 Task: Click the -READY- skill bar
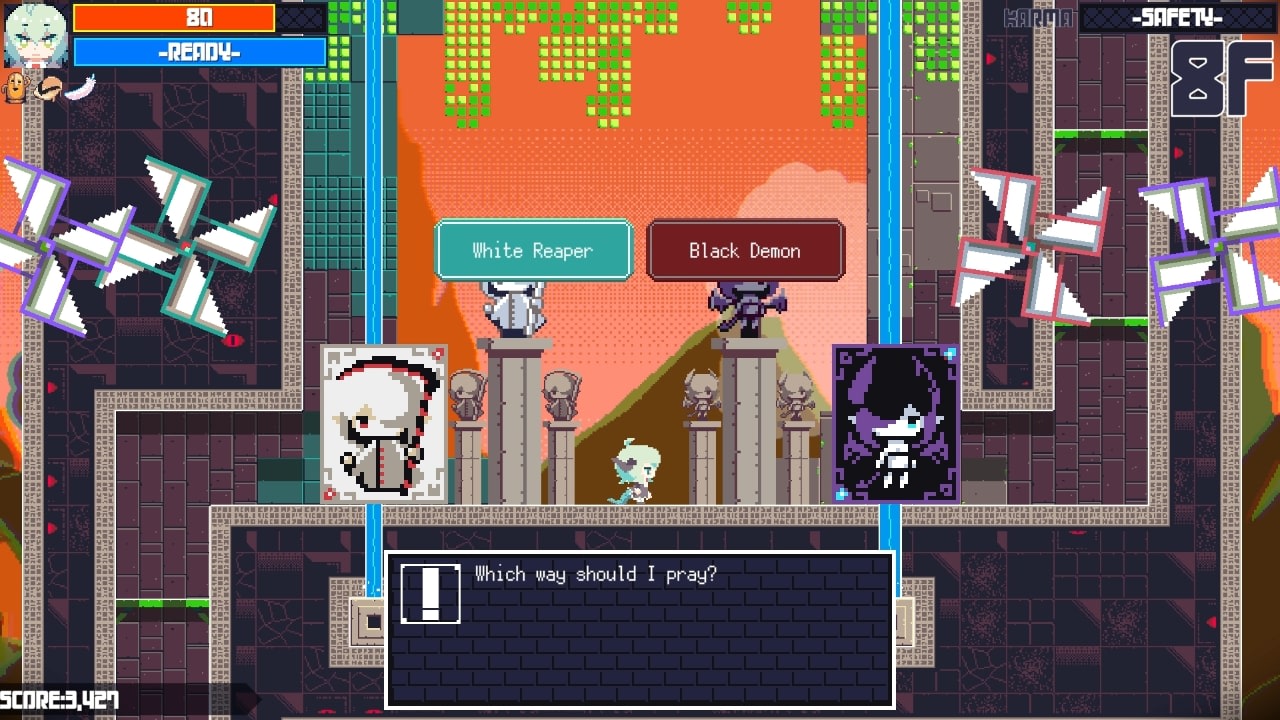click(x=197, y=50)
